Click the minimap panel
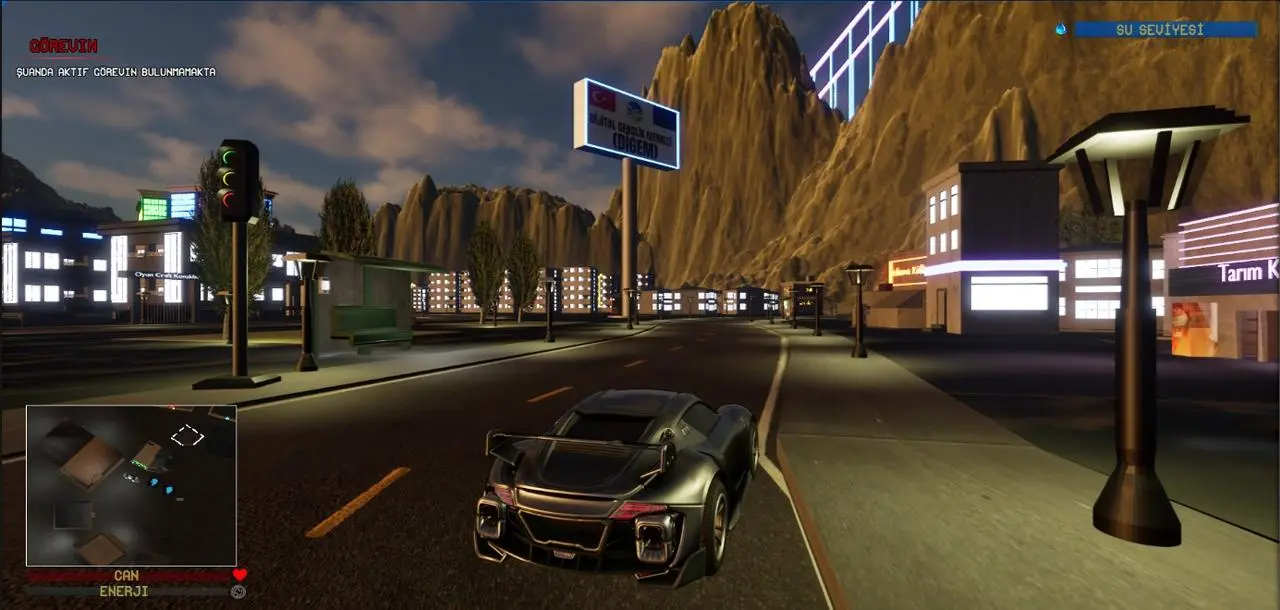1280x610 pixels. click(x=131, y=486)
